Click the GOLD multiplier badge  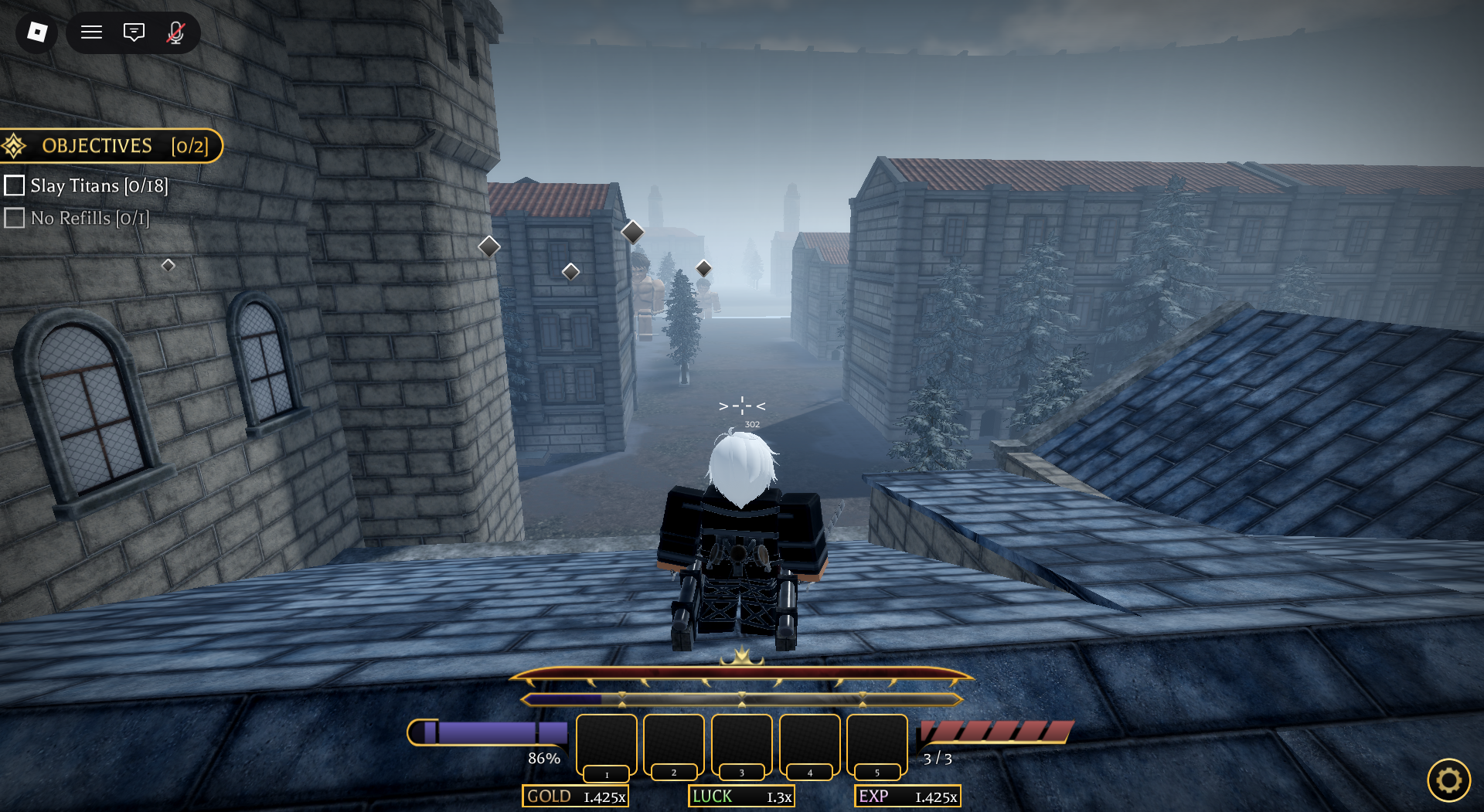point(575,797)
